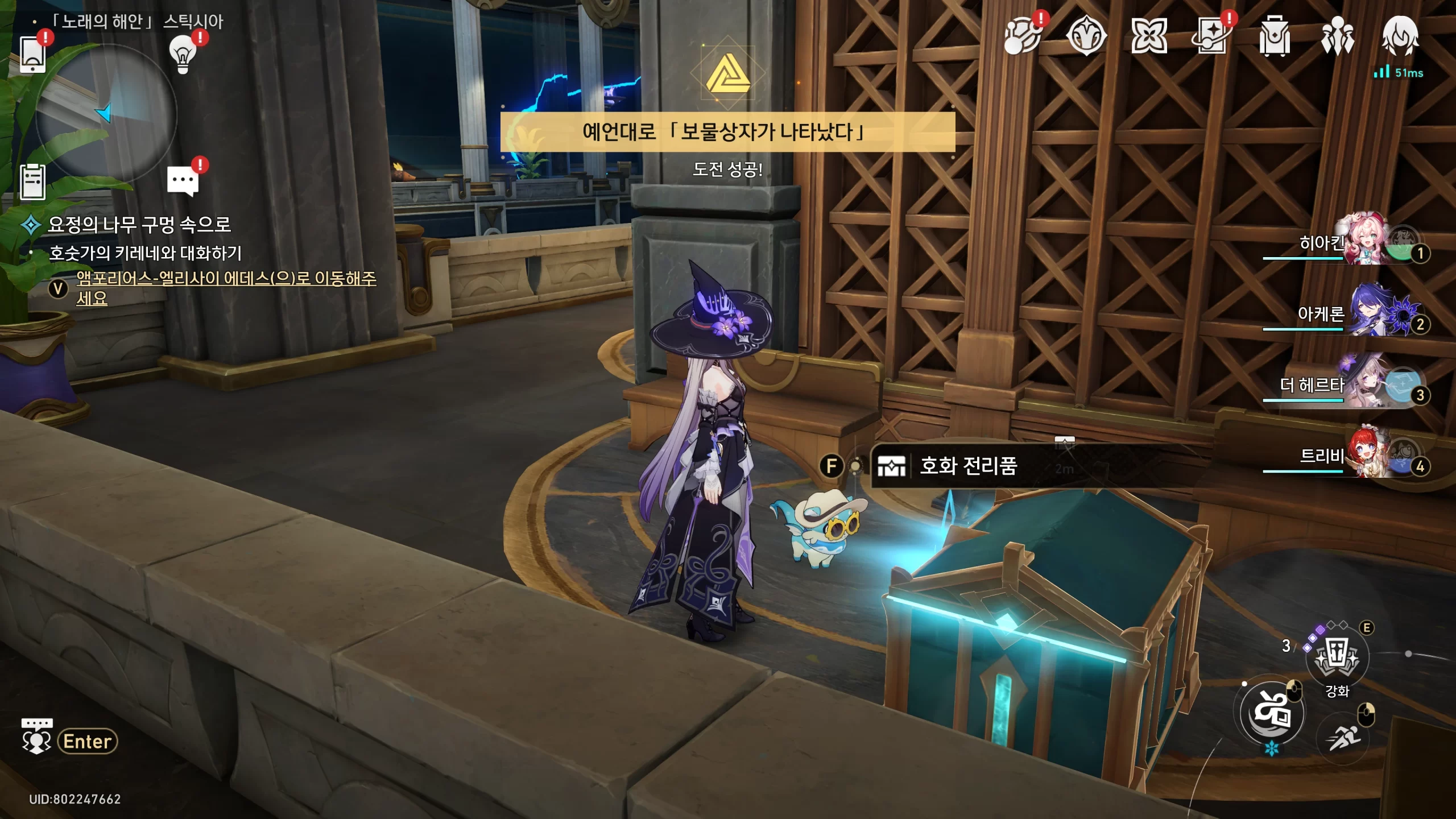Open the warp ticket gacha icon
The height and width of the screenshot is (819, 1456).
coord(1211,36)
